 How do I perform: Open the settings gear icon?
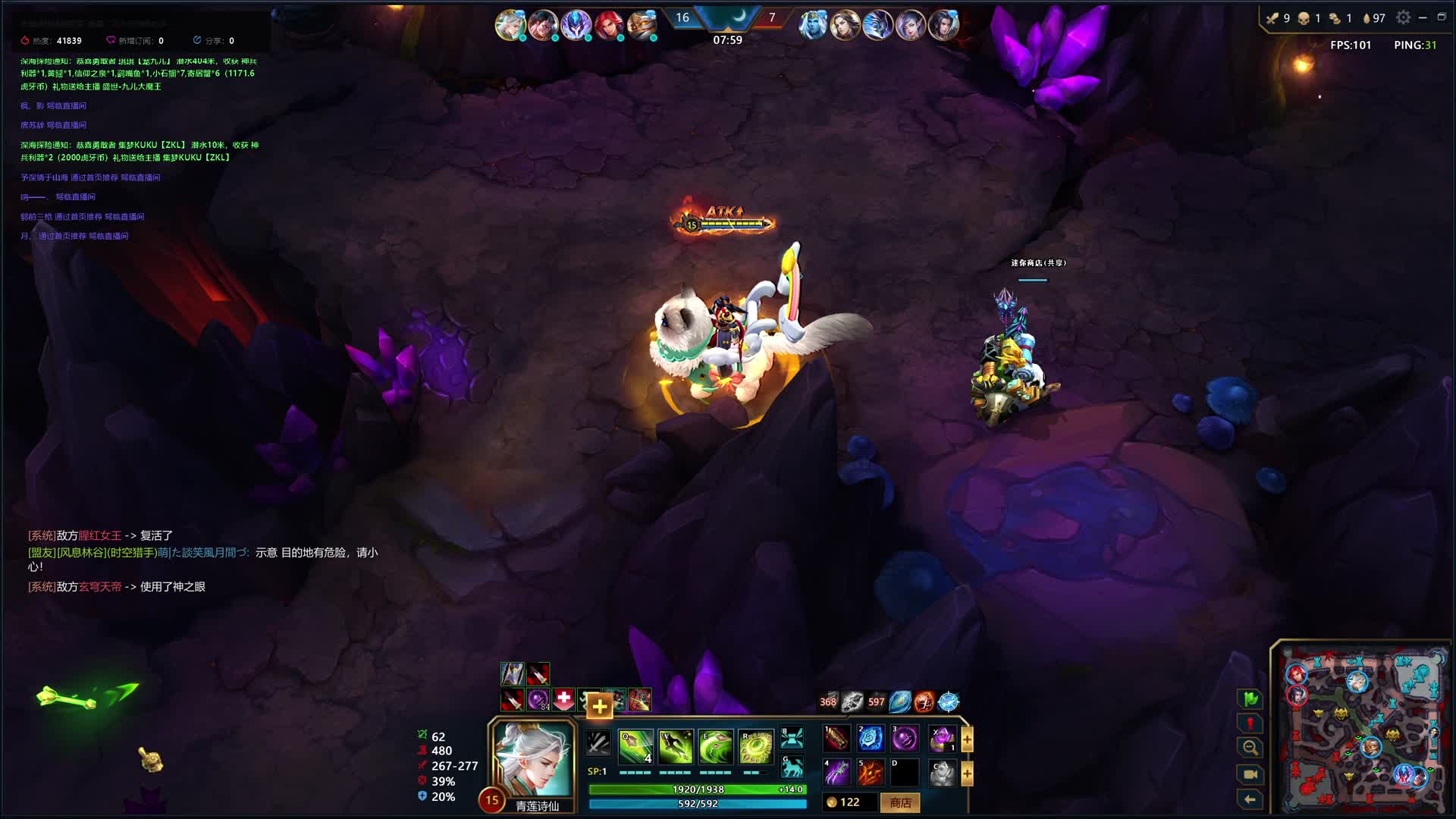point(1404,17)
